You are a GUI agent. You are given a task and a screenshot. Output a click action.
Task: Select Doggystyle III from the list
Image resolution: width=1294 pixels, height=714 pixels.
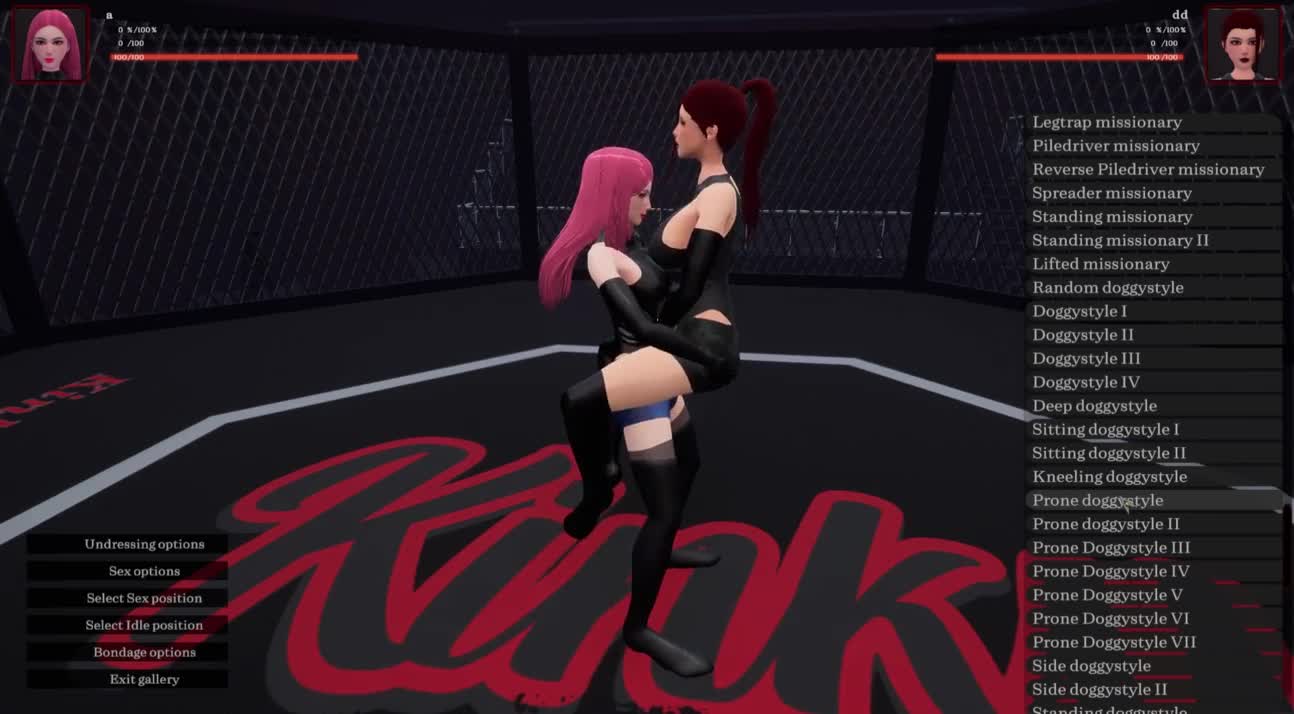(1086, 358)
